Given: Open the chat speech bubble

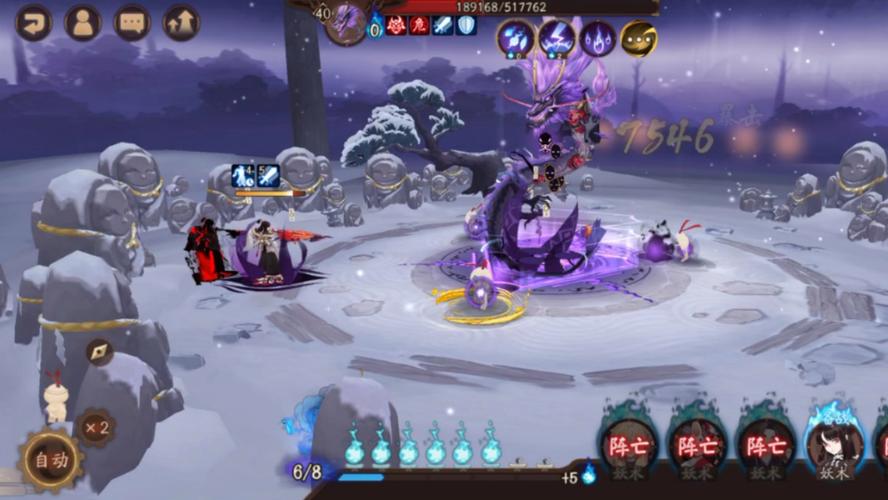Looking at the screenshot, I should point(132,22).
